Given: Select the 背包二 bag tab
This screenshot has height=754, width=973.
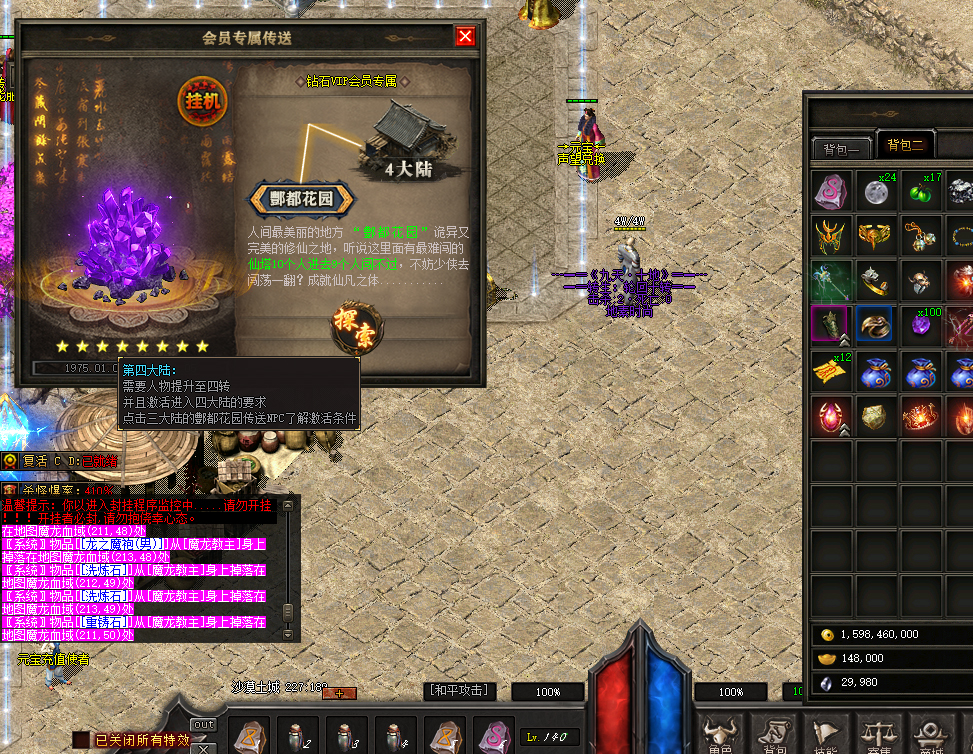Looking at the screenshot, I should 904,146.
